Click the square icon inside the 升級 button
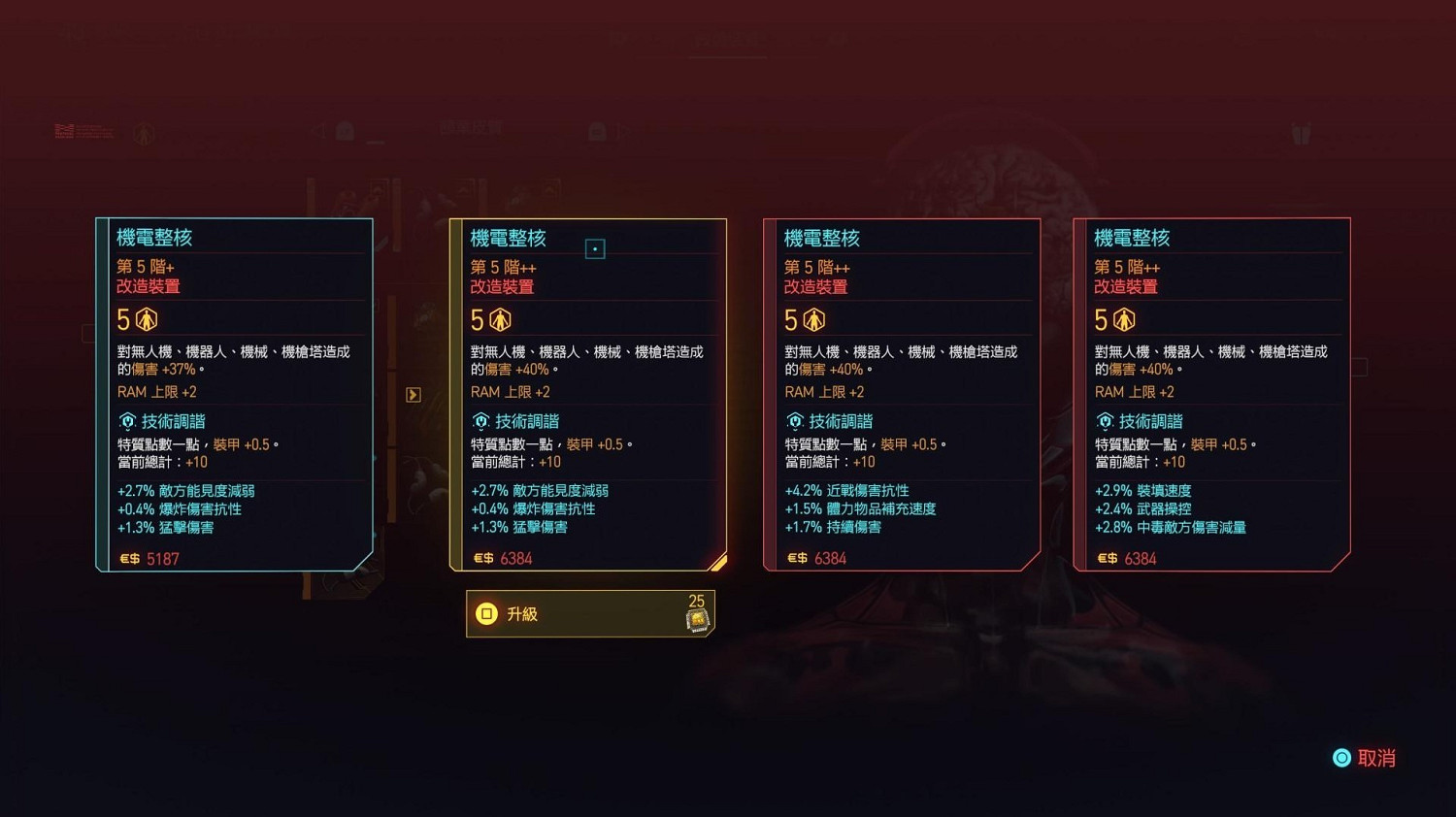Image resolution: width=1456 pixels, height=817 pixels. coord(487,613)
